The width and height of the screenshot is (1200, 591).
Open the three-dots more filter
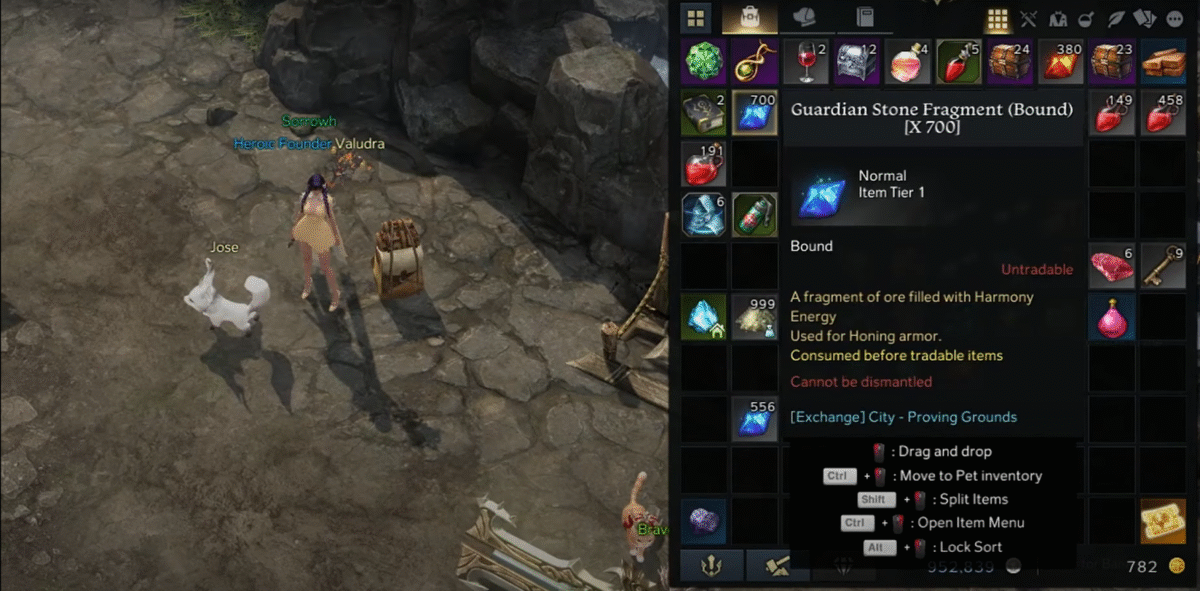1174,19
